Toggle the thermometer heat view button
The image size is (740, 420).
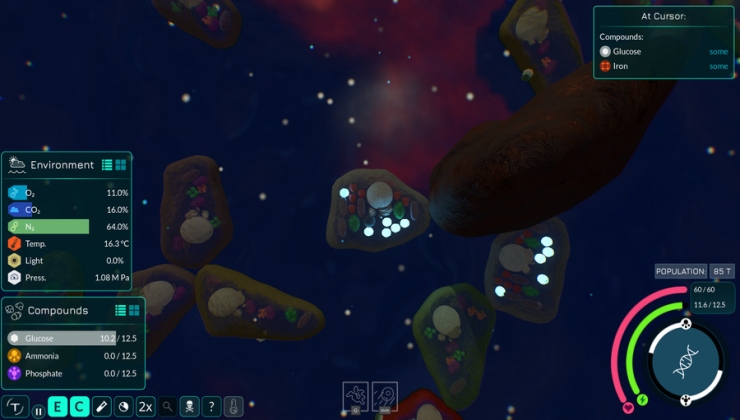(x=233, y=407)
